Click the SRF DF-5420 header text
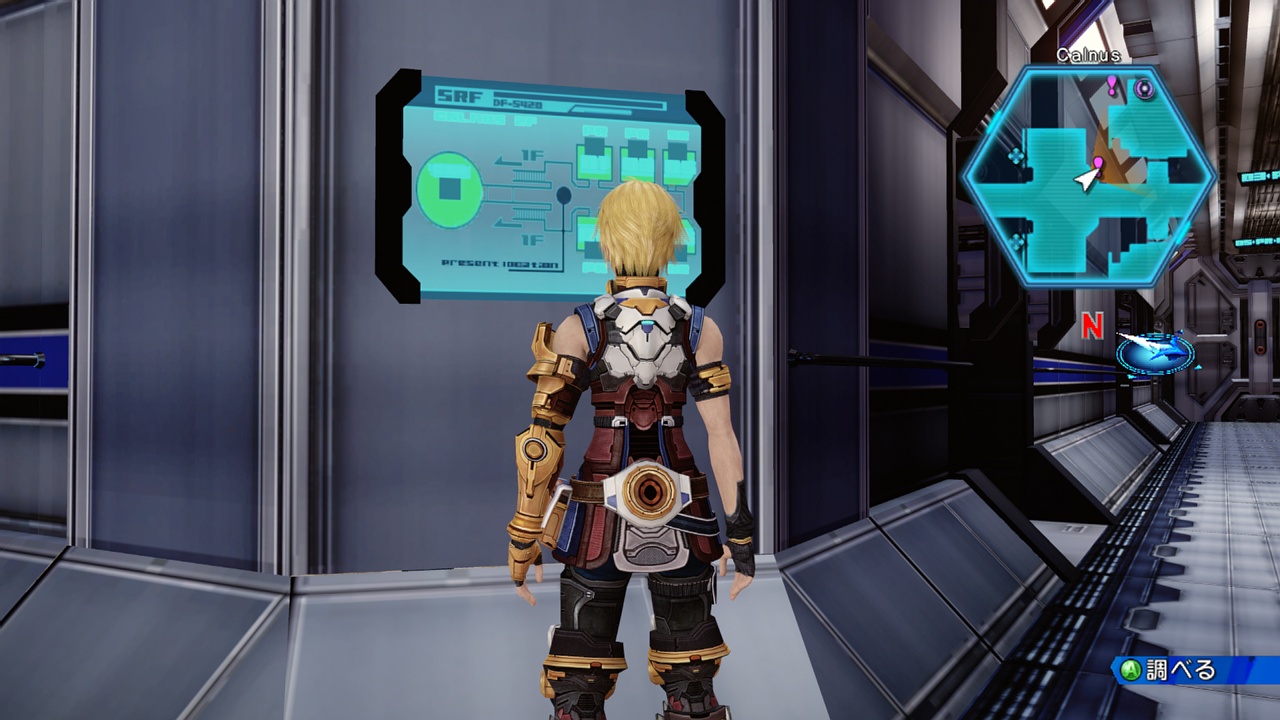 click(x=480, y=97)
